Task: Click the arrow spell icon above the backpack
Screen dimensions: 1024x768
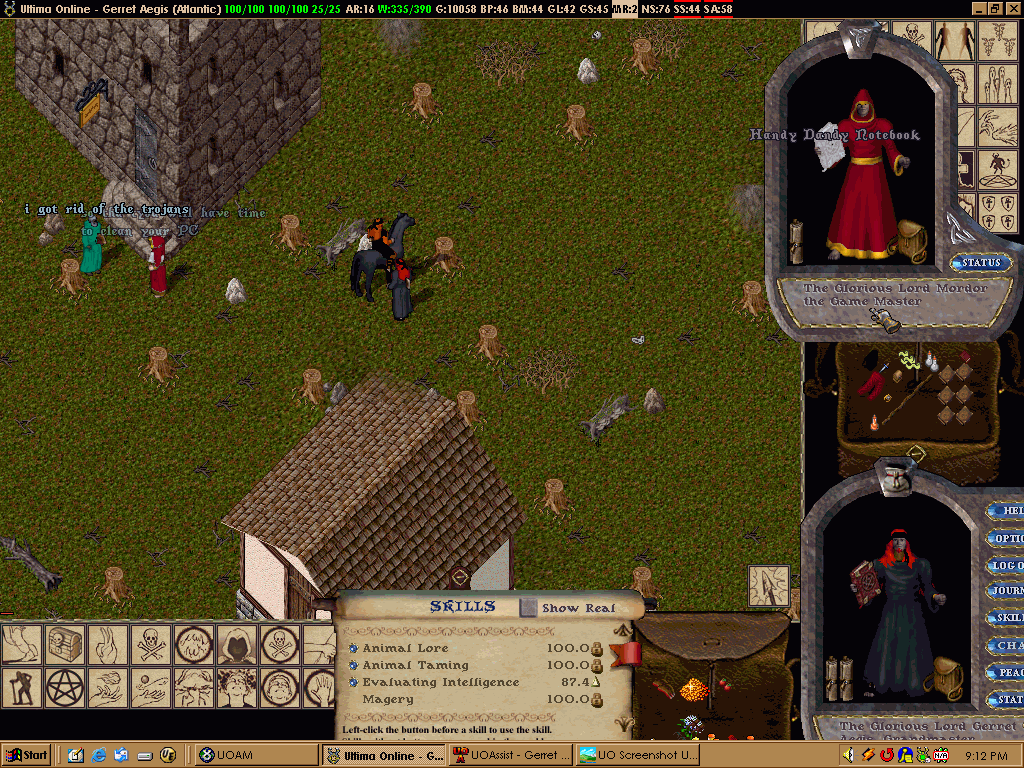Action: (768, 585)
